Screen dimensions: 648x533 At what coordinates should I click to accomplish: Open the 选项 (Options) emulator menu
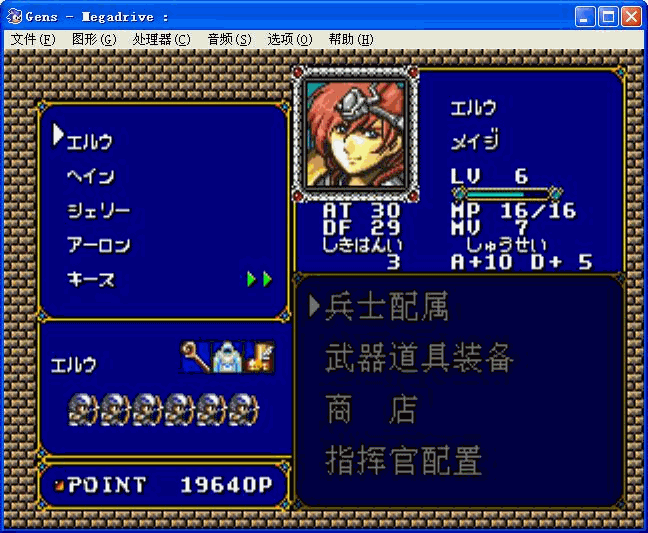[x=290, y=39]
